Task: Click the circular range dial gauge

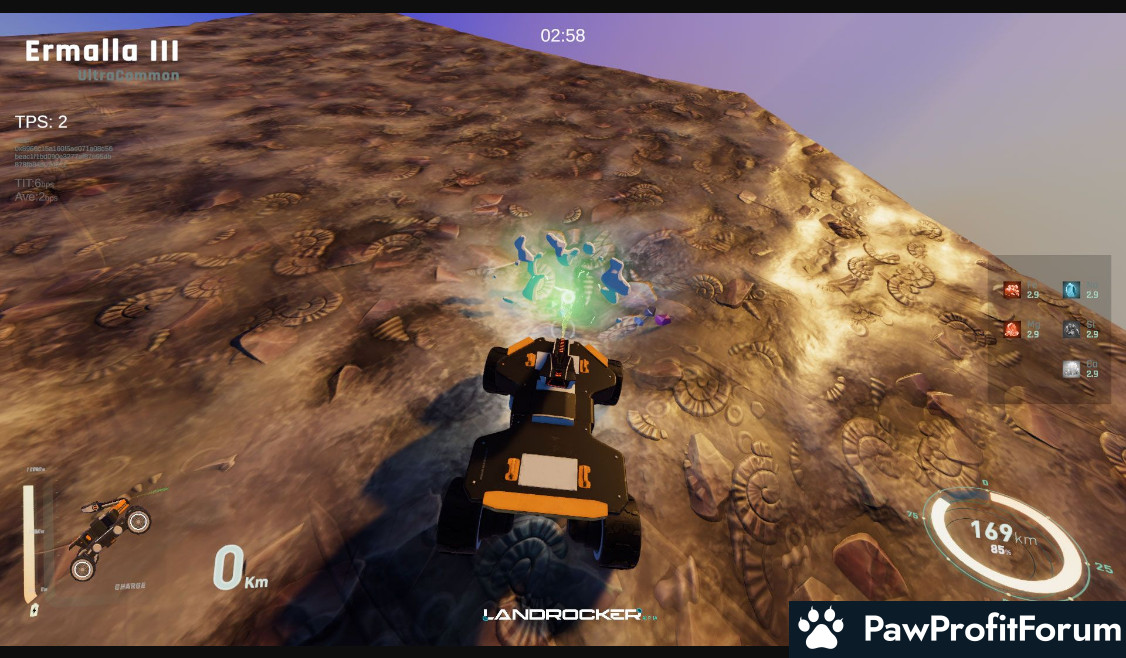Action: coord(1005,541)
